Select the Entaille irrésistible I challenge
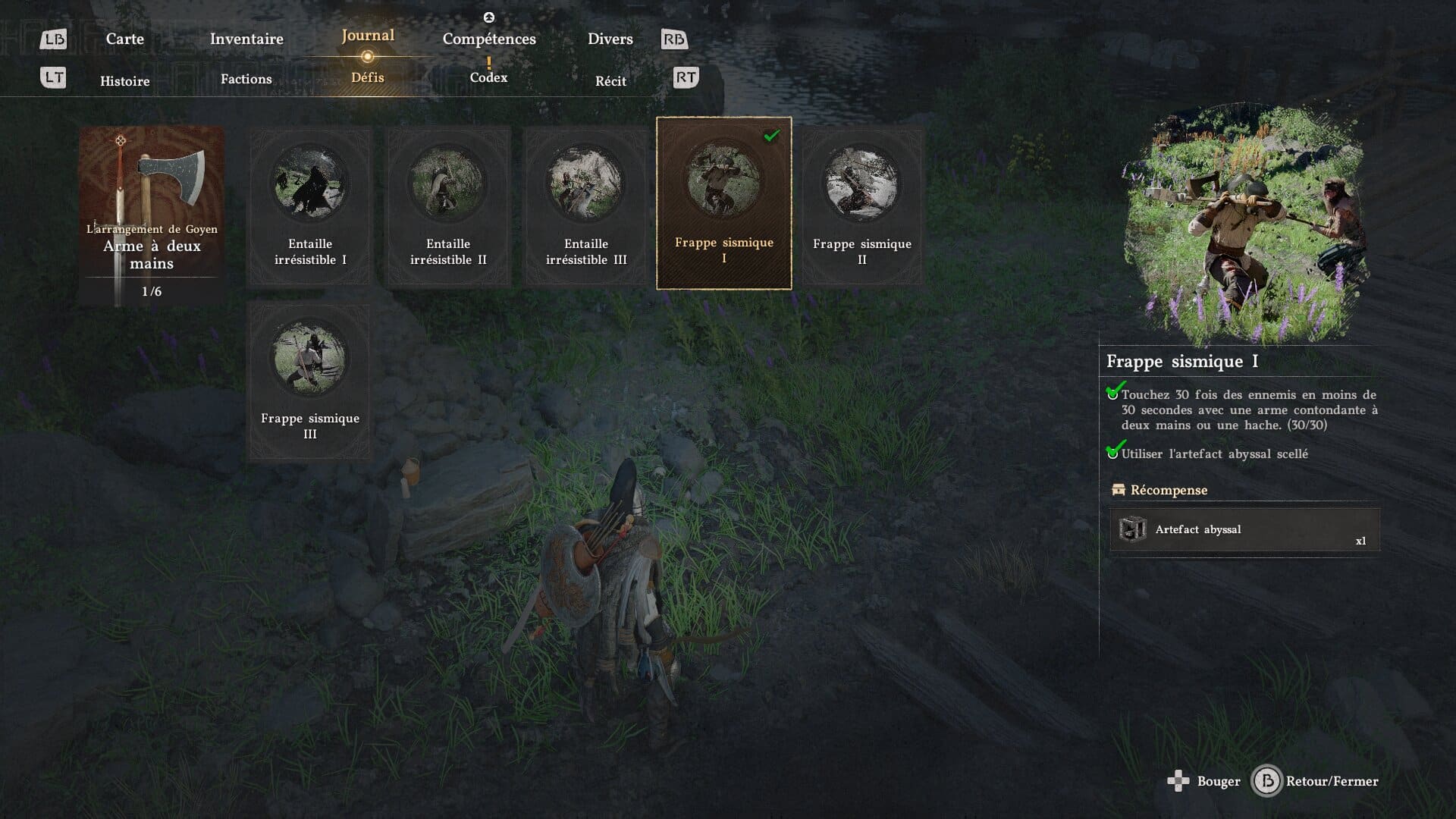 coord(310,206)
